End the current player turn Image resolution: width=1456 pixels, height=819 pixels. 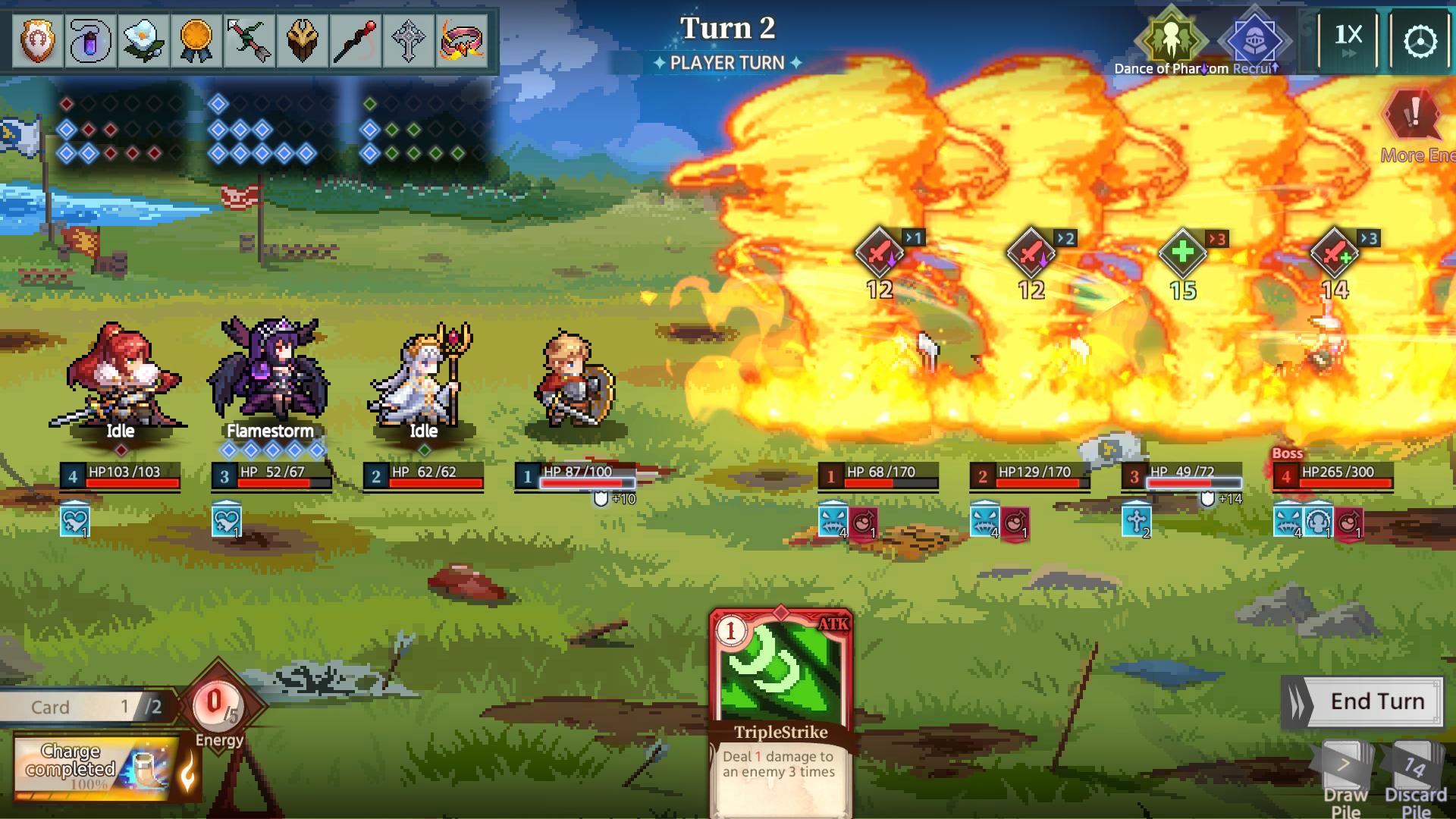tap(1363, 702)
